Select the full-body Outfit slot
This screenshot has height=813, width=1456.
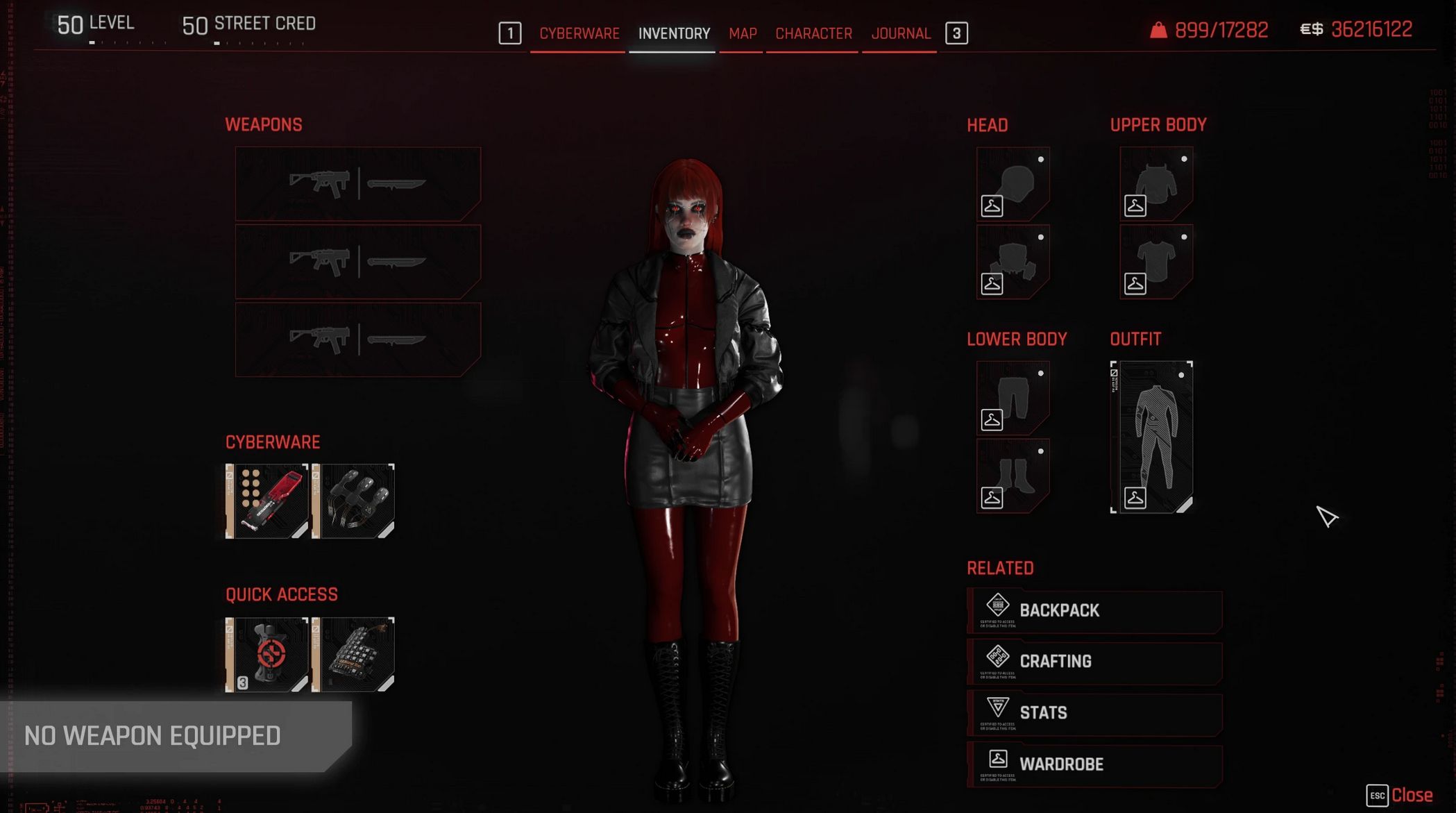click(x=1152, y=437)
